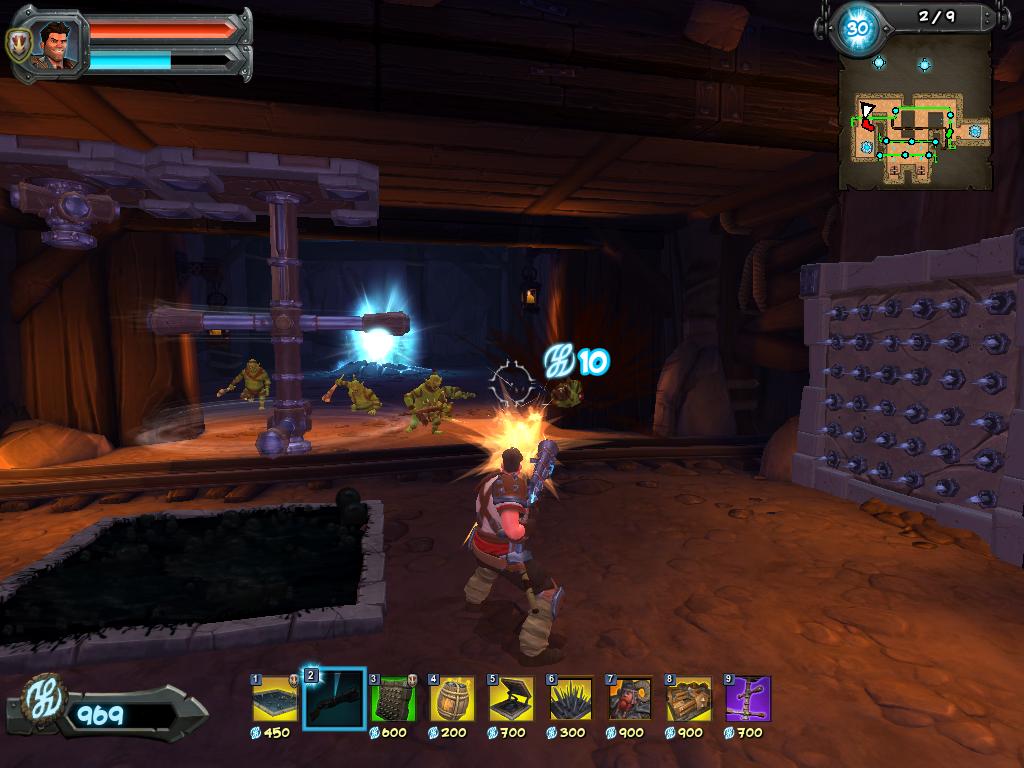Select the explosive barrel in slot 4
This screenshot has height=768, width=1024.
(x=452, y=699)
